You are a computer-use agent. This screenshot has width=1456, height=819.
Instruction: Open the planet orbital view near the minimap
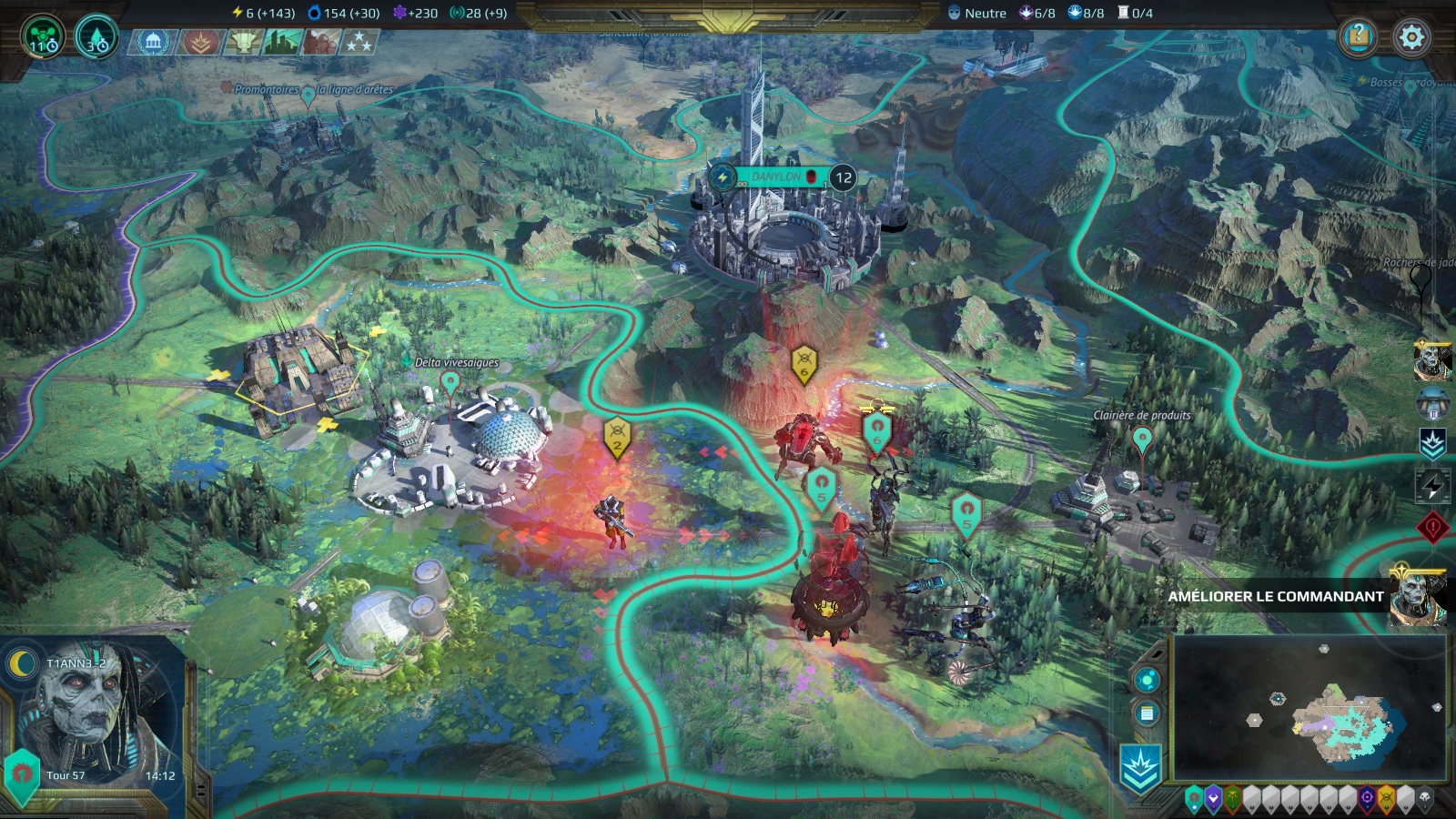click(x=1147, y=679)
